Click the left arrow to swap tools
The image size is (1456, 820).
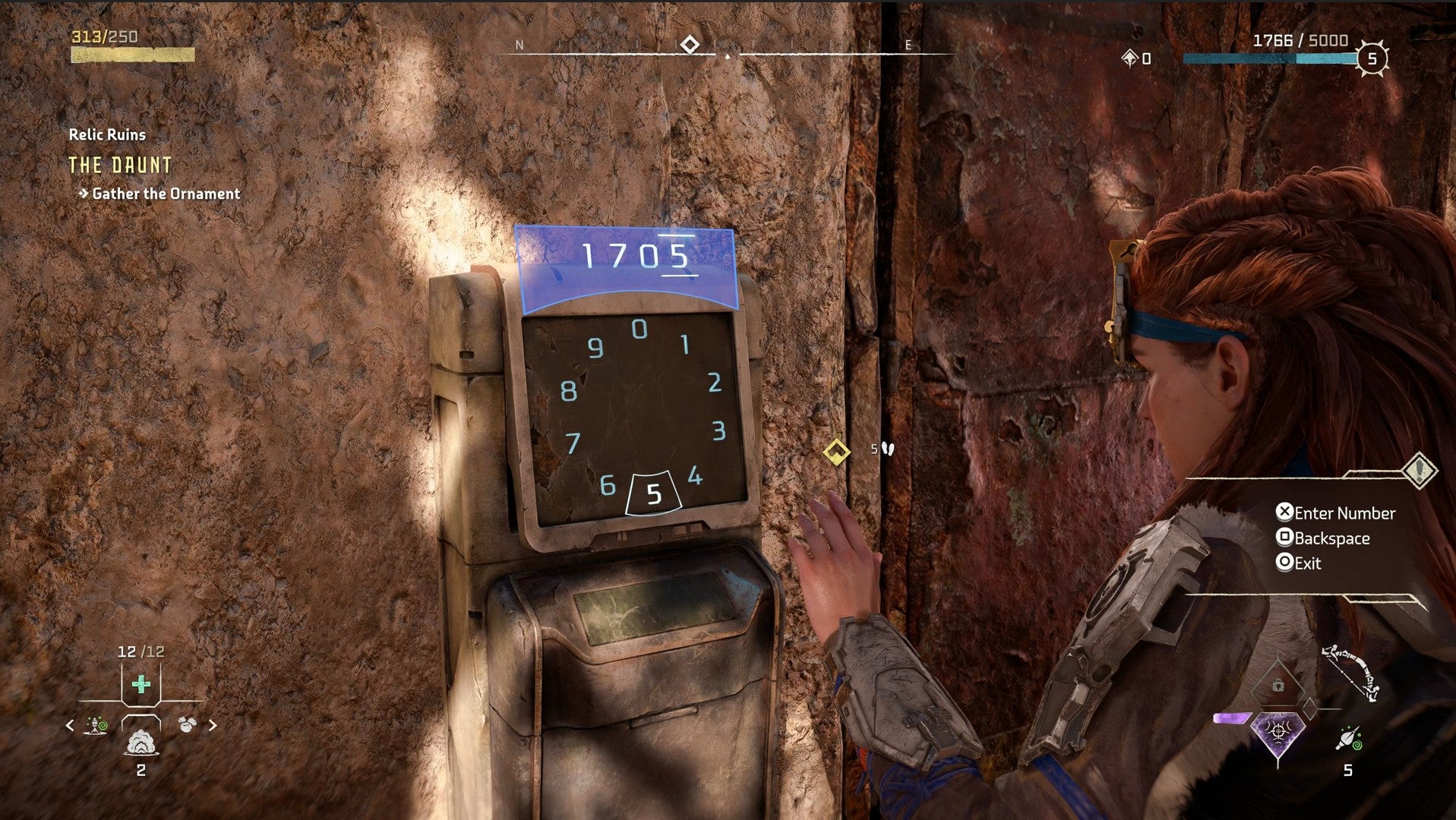pyautogui.click(x=68, y=725)
